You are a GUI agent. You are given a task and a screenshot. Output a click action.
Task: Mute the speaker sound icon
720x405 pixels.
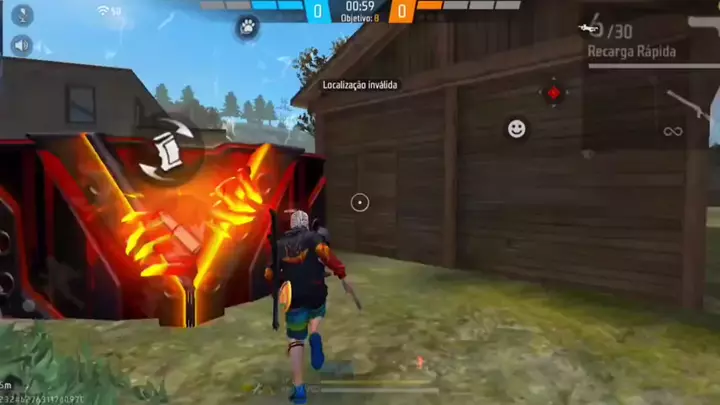21,45
